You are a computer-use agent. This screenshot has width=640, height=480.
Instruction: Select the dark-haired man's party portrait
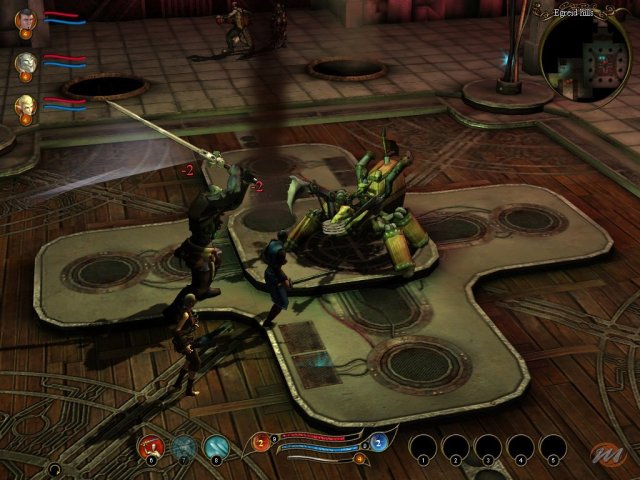pos(26,19)
